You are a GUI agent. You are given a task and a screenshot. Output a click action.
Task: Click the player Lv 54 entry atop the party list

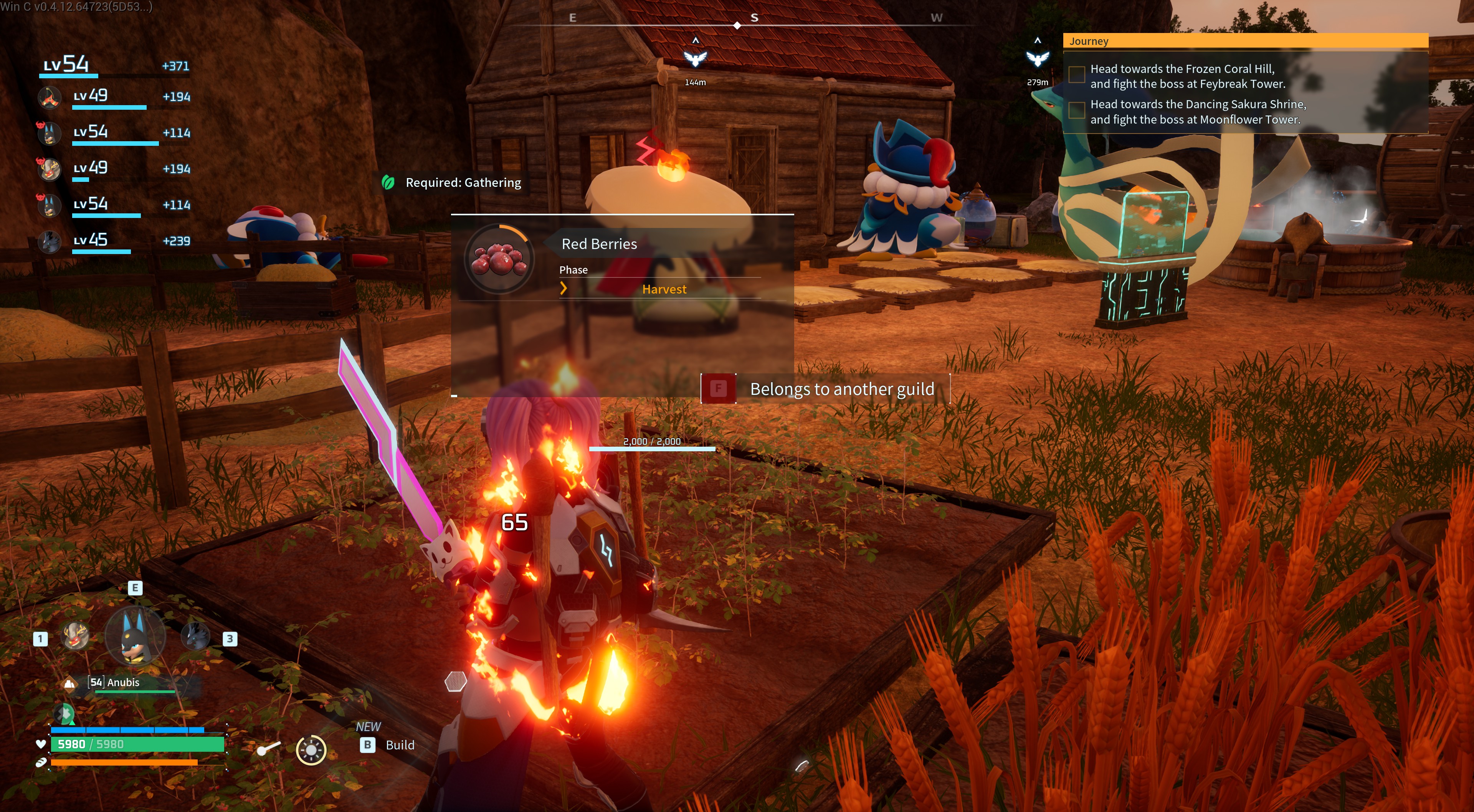(x=114, y=65)
